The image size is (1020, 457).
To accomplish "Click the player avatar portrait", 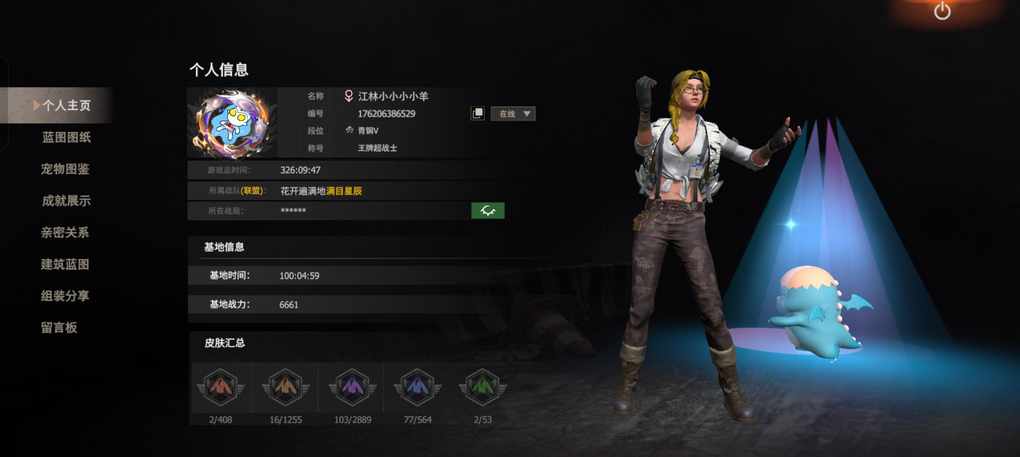I will coord(232,123).
